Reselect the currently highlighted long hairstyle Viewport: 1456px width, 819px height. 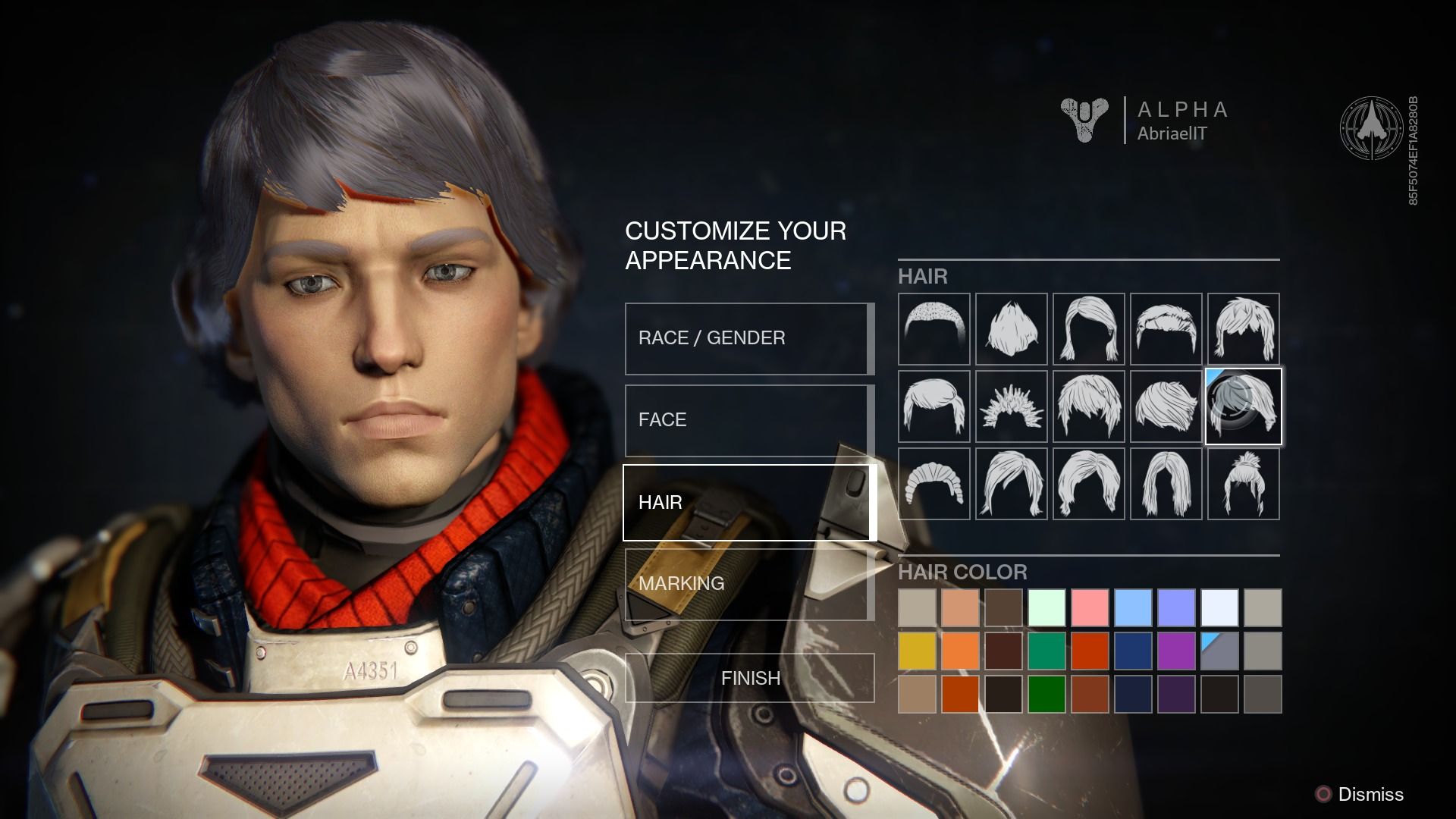1243,406
